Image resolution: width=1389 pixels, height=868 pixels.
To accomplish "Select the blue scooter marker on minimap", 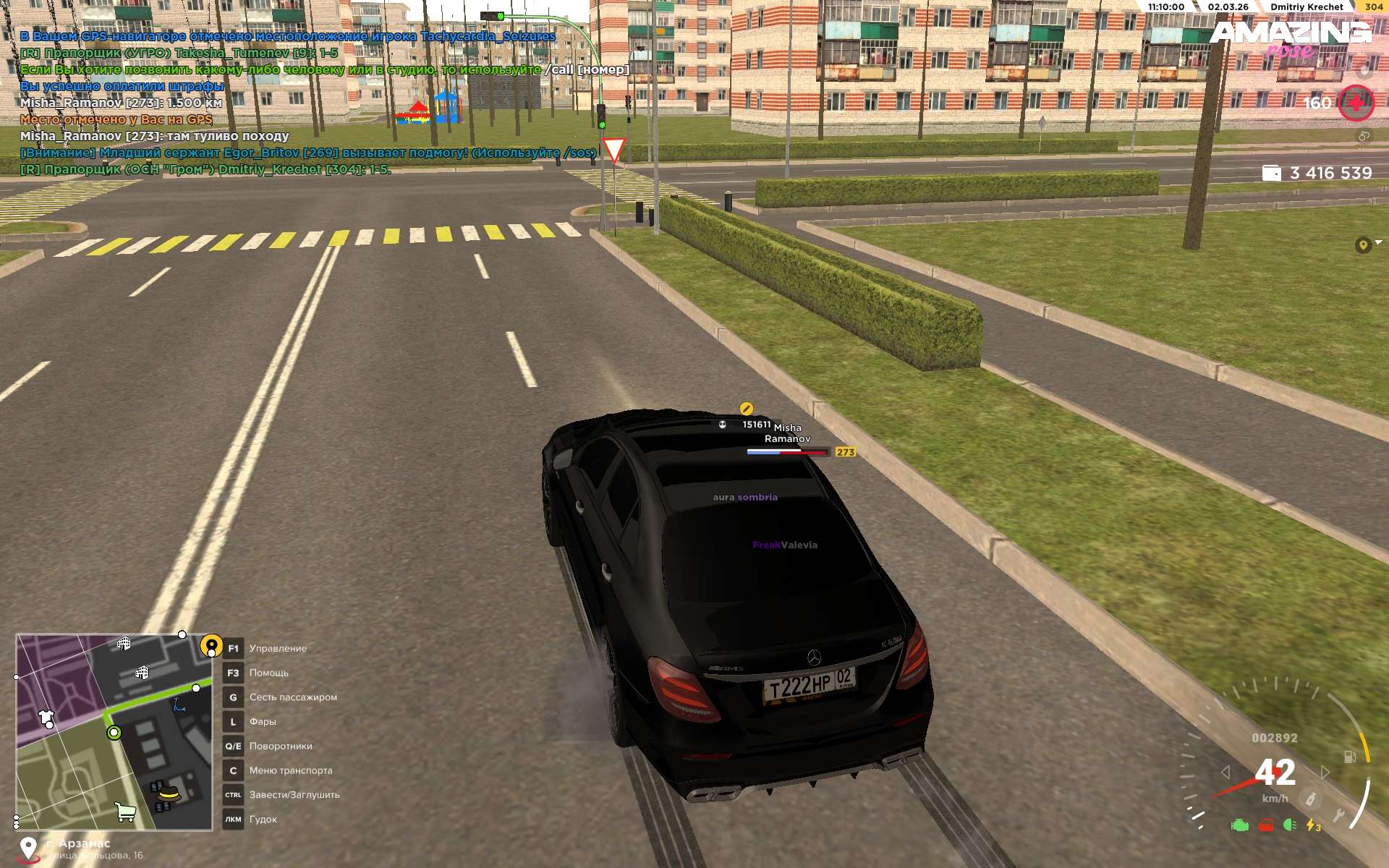I will point(179,705).
